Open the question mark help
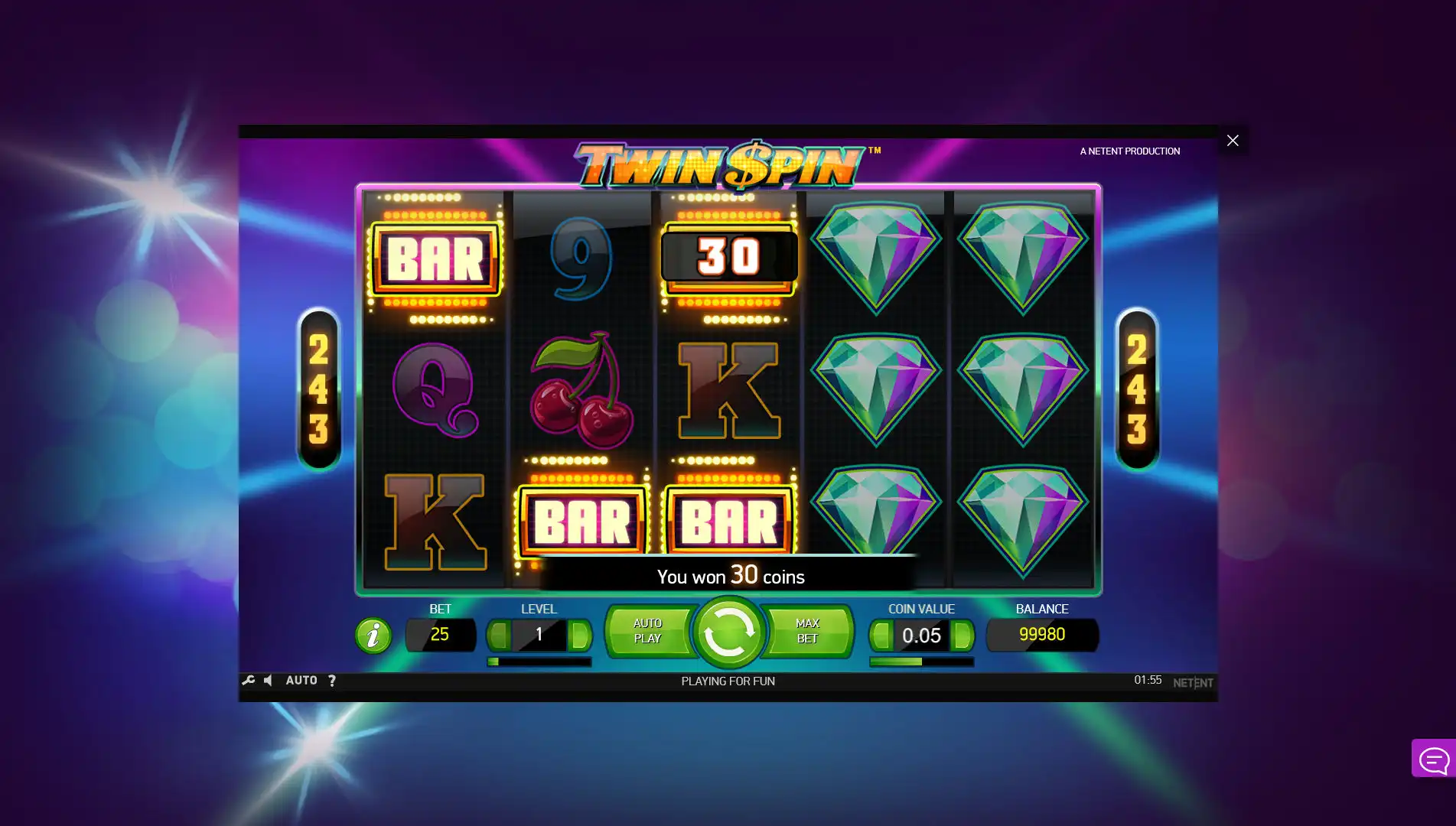This screenshot has height=826, width=1456. [331, 681]
